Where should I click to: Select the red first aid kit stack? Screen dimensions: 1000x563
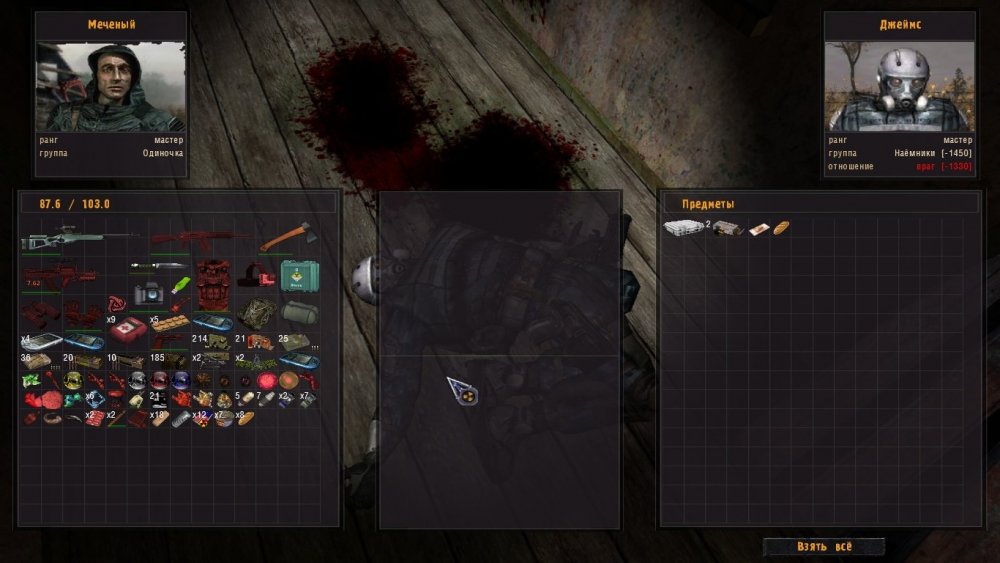pos(128,329)
